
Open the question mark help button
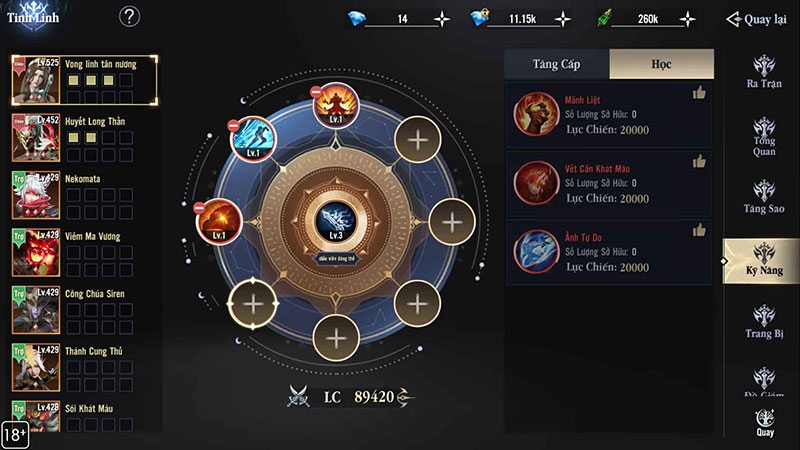point(130,17)
